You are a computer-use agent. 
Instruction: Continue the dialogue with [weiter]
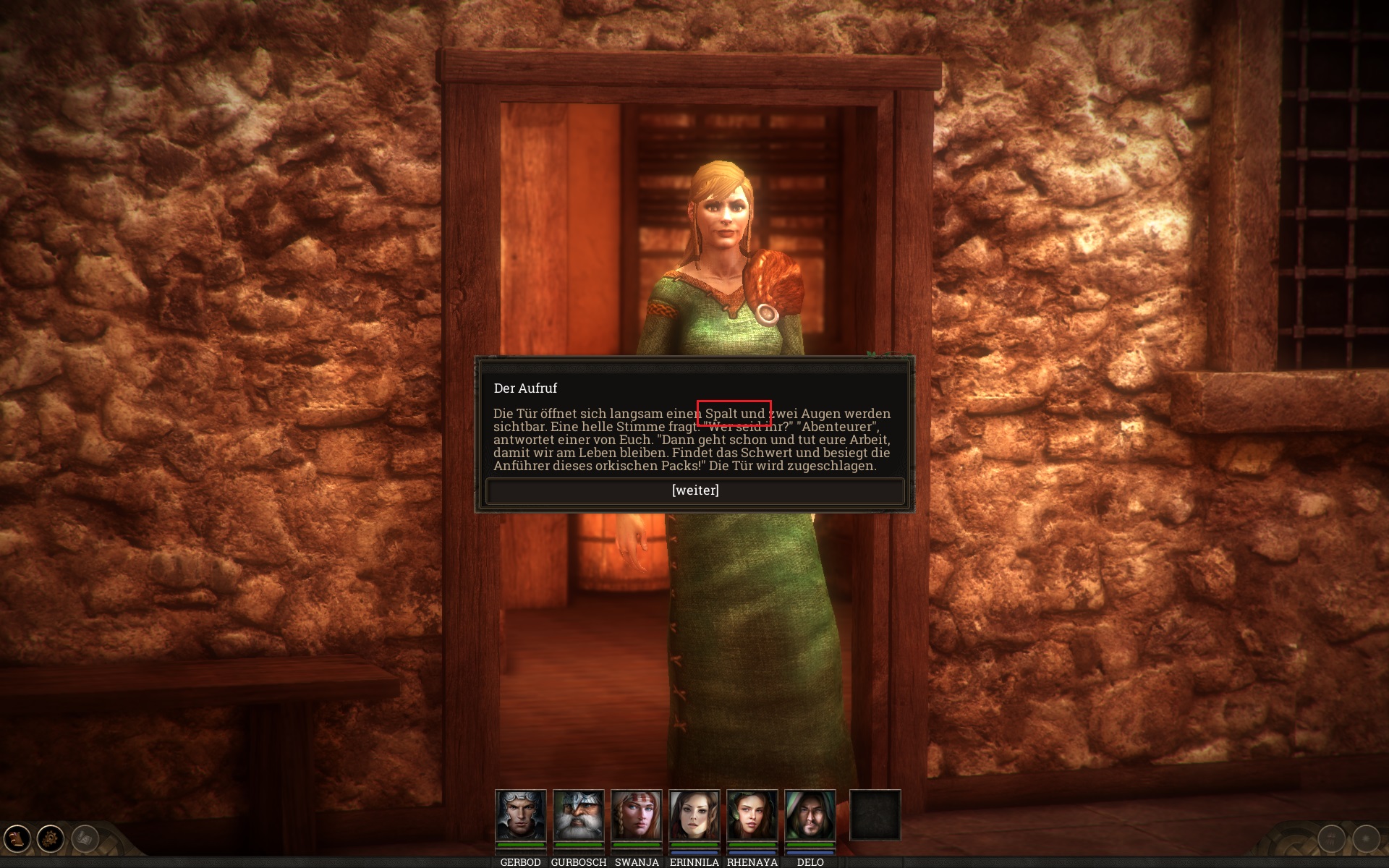[694, 490]
